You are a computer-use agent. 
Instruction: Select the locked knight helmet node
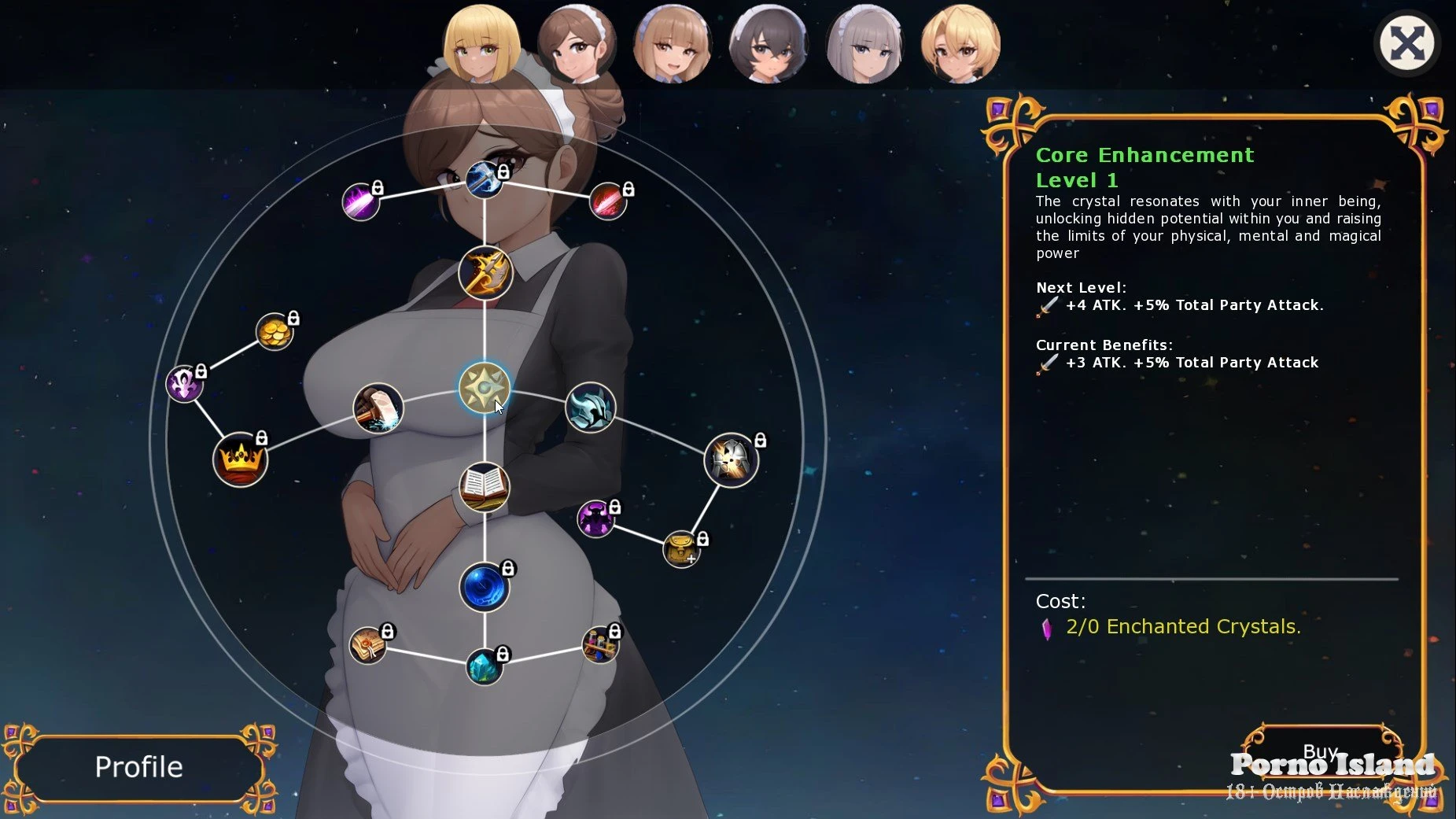(x=731, y=460)
